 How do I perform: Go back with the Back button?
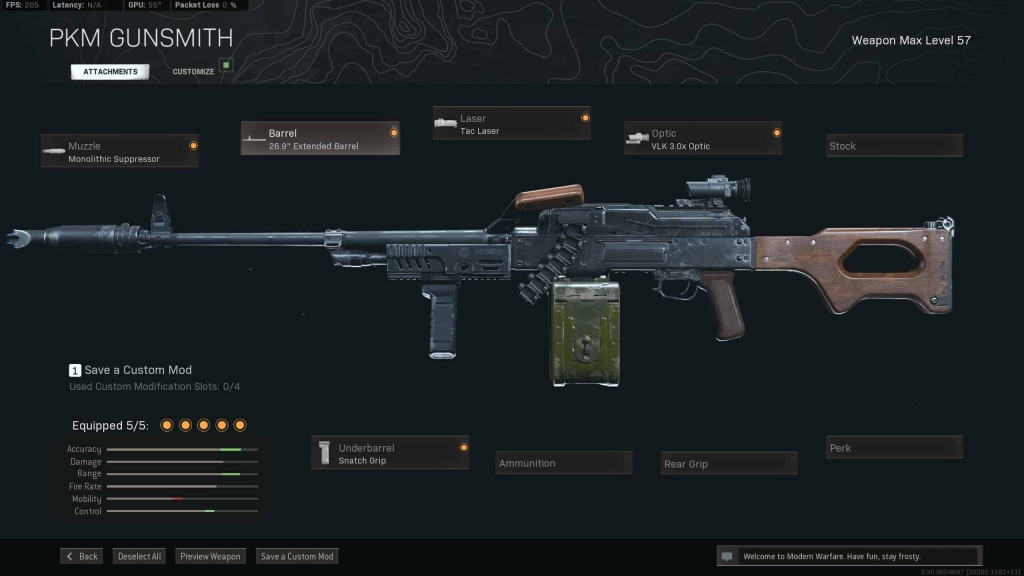(x=81, y=556)
